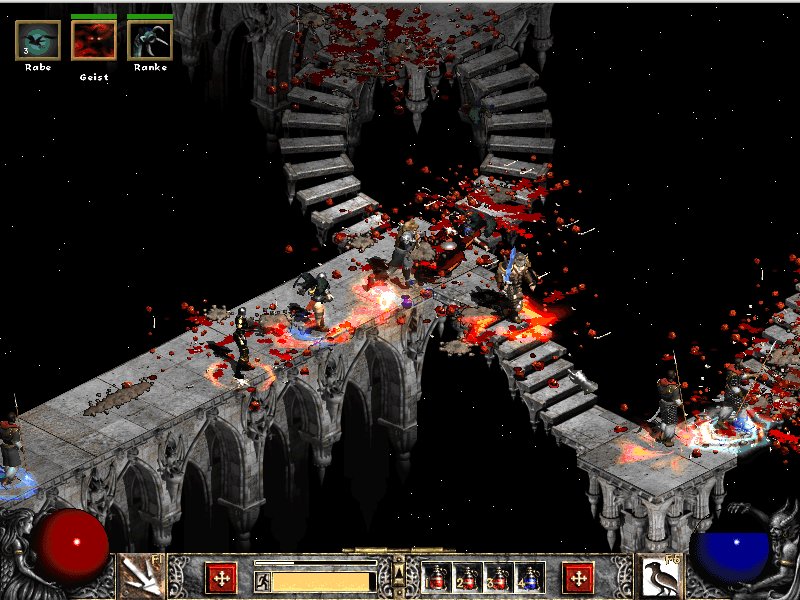The image size is (800, 600).
Task: Toggle the run/walk button
Action: pos(262,580)
